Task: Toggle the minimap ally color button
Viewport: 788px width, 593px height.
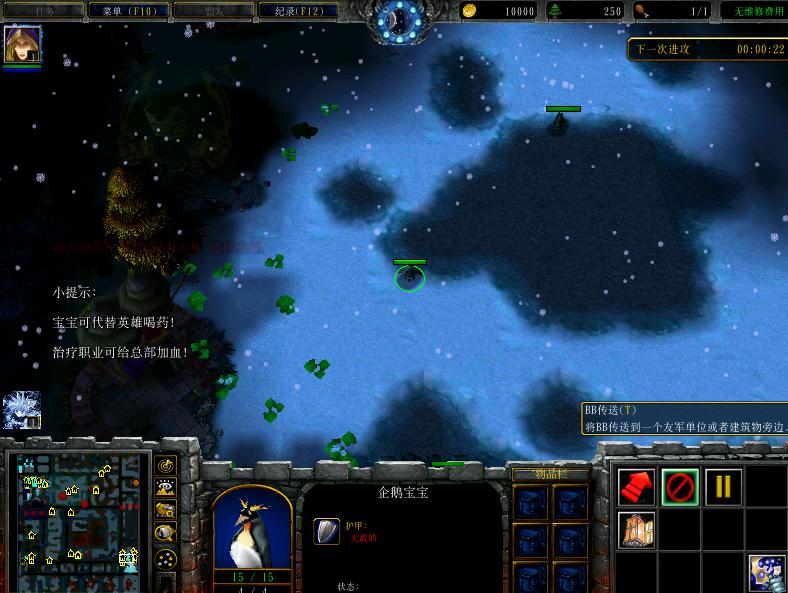Action: tap(166, 511)
